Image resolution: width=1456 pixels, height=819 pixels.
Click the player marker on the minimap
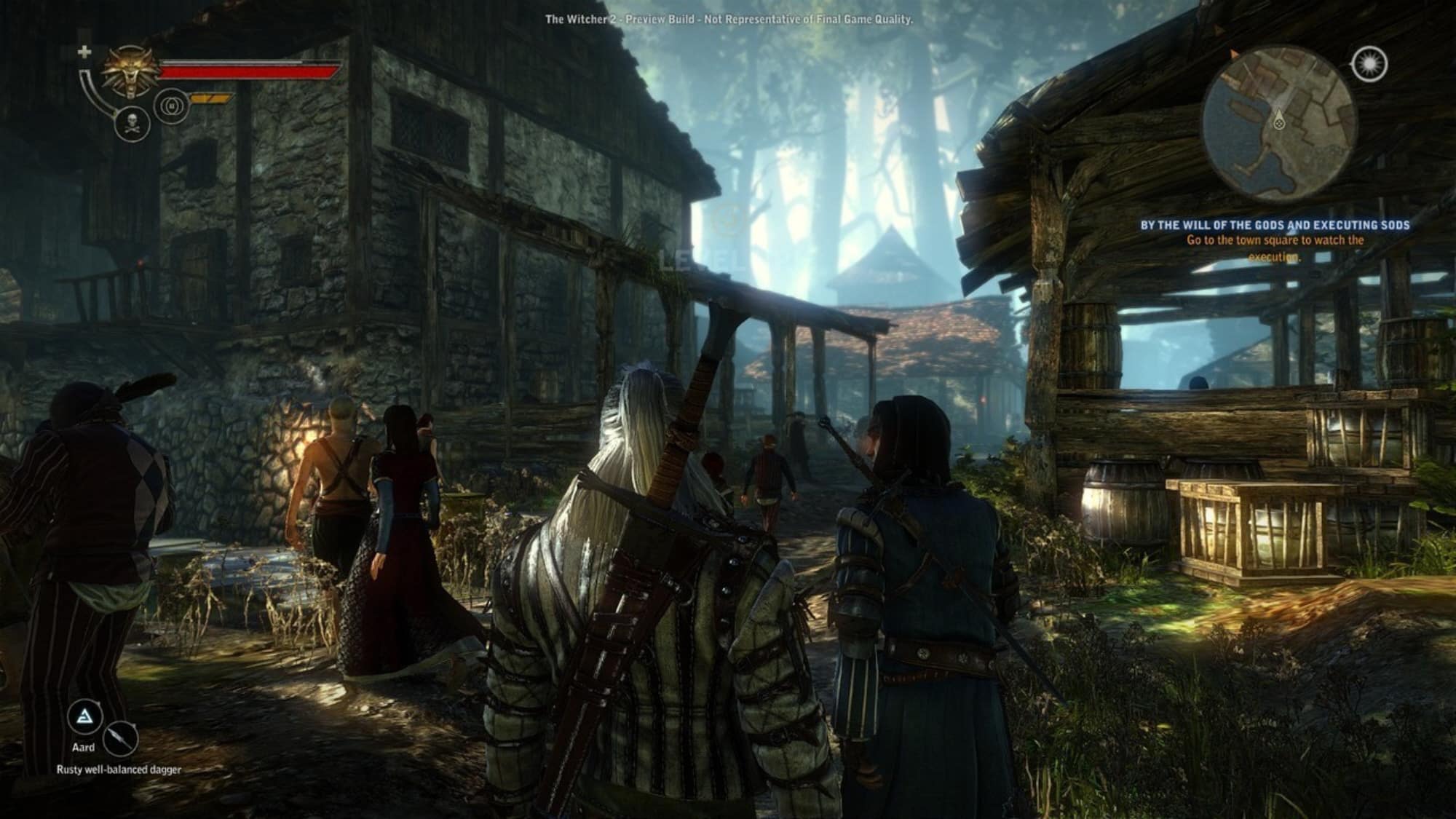click(1278, 122)
